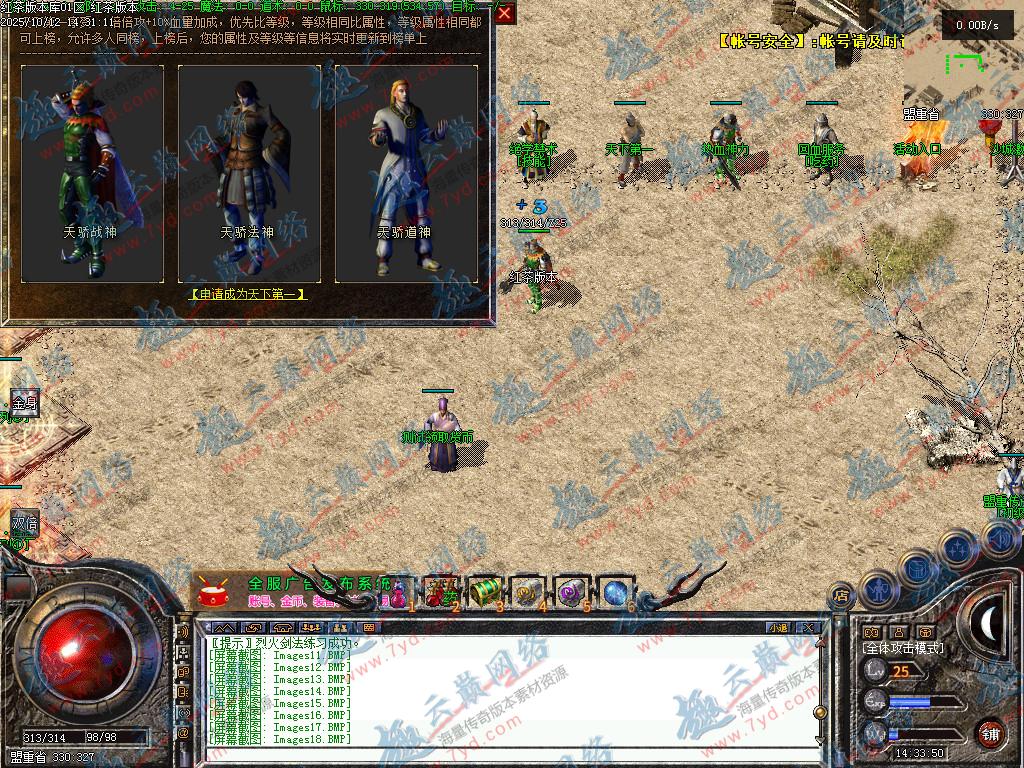Activate the blue orb in slot 6
Screen dimensions: 1024x768
click(615, 592)
